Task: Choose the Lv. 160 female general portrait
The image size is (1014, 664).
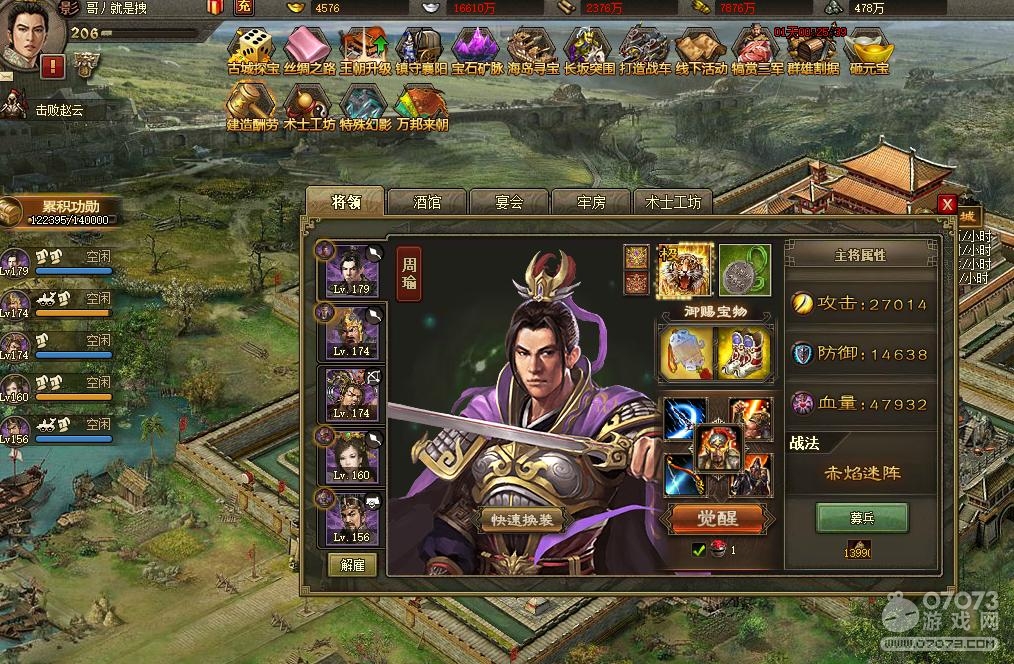Action: pyautogui.click(x=352, y=456)
